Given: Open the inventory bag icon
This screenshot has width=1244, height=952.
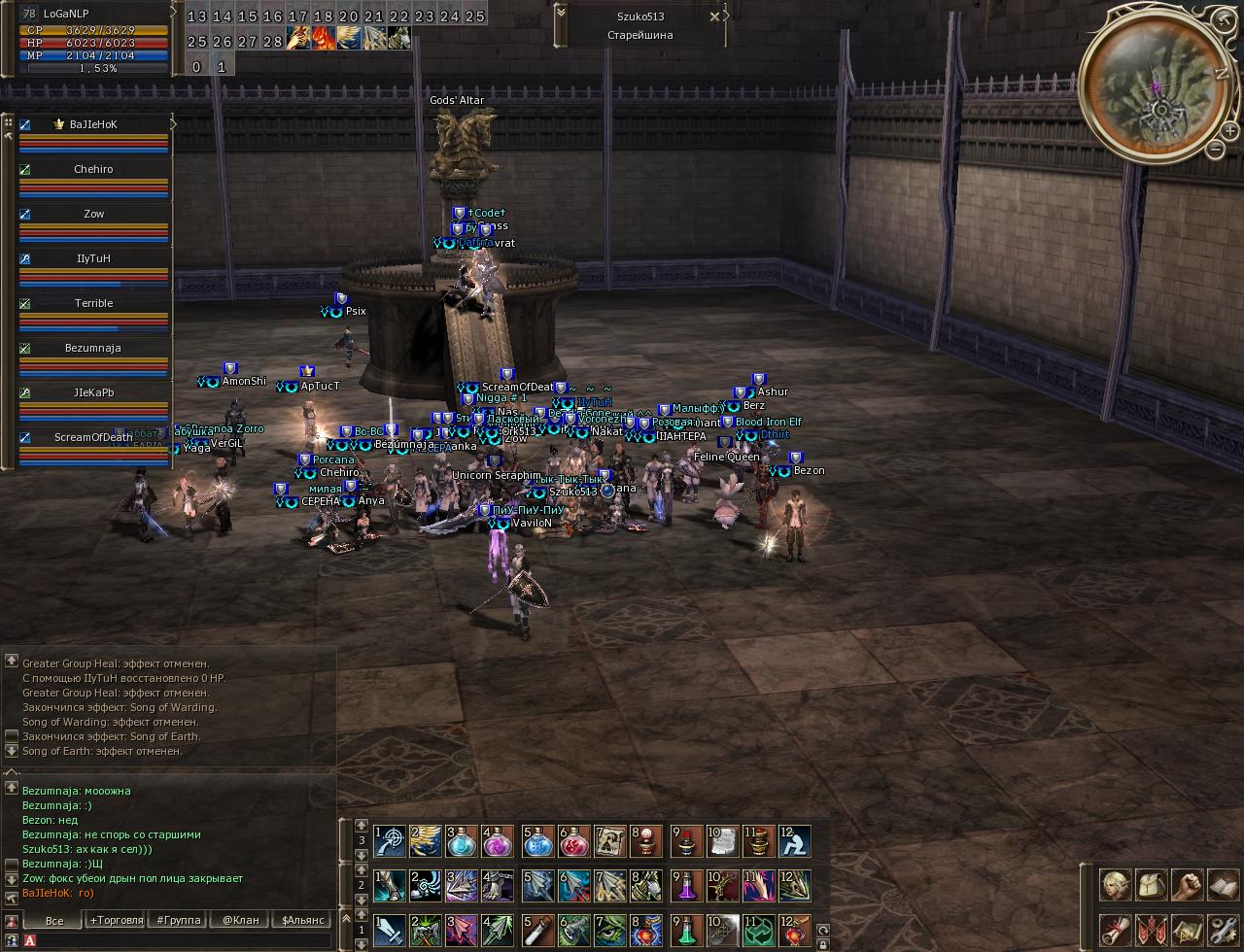Looking at the screenshot, I should pos(1152,885).
